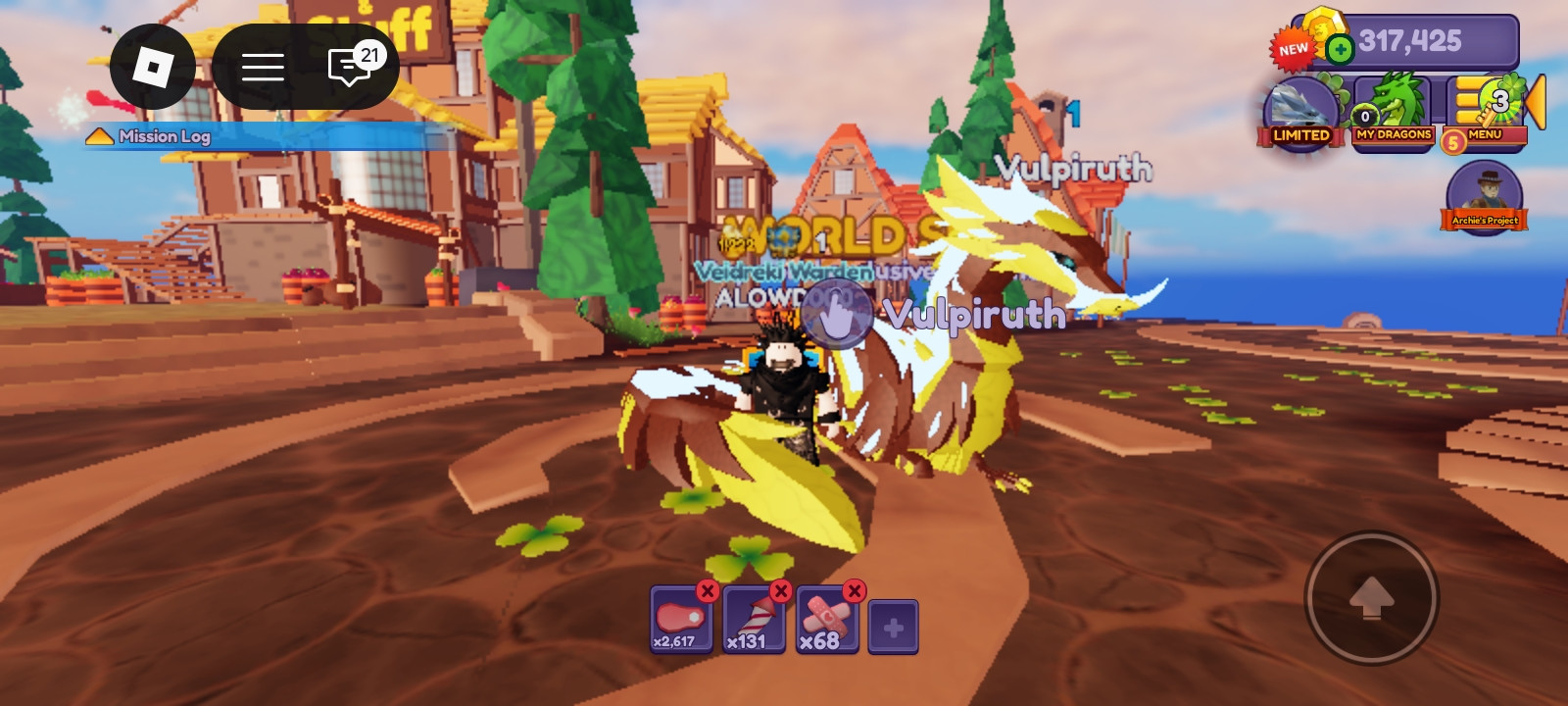Collapse the HUD with the orange arrow

point(1536,101)
